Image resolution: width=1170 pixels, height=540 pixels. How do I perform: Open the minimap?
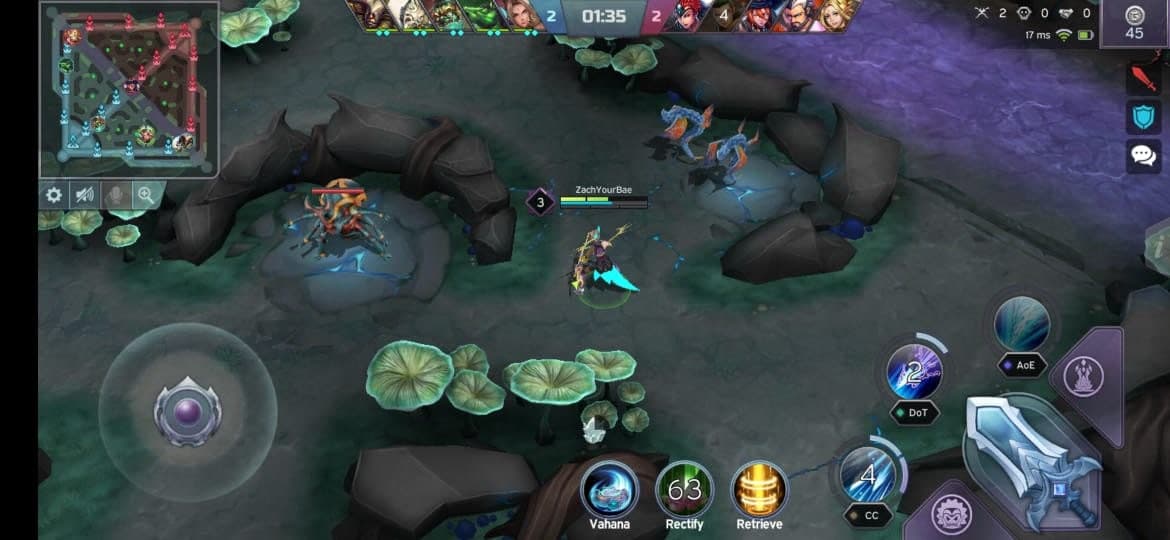(128, 90)
